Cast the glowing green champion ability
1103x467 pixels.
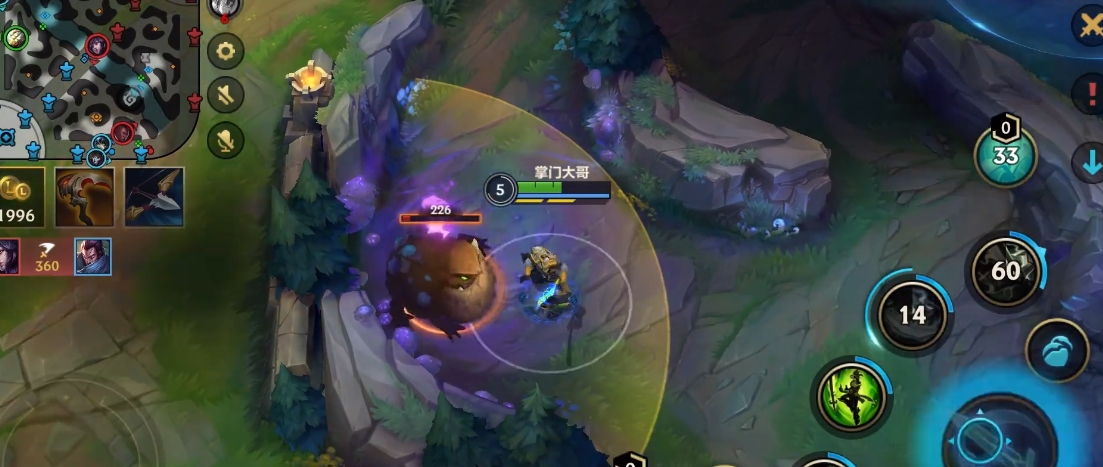click(851, 393)
